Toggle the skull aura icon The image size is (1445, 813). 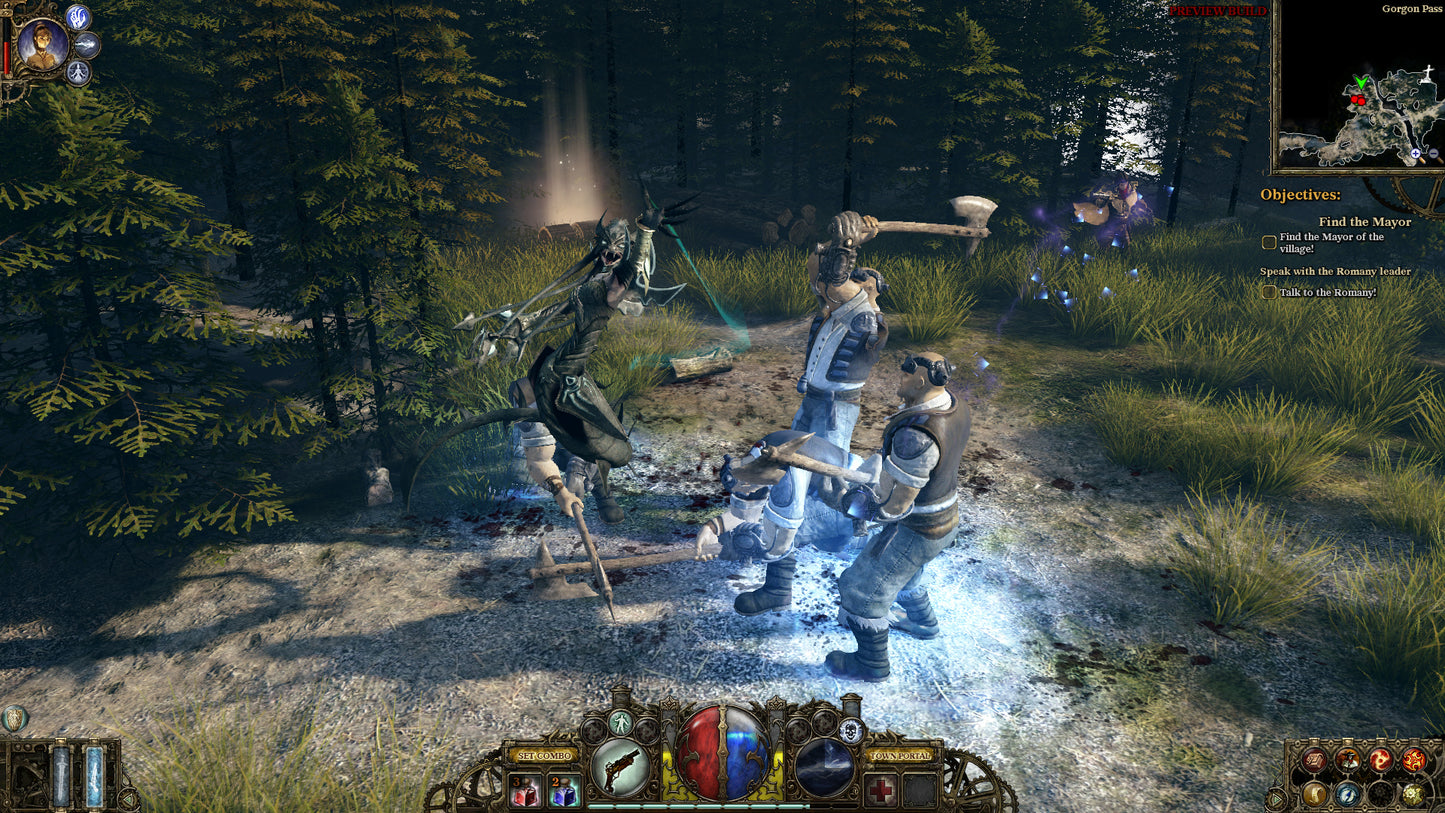851,730
